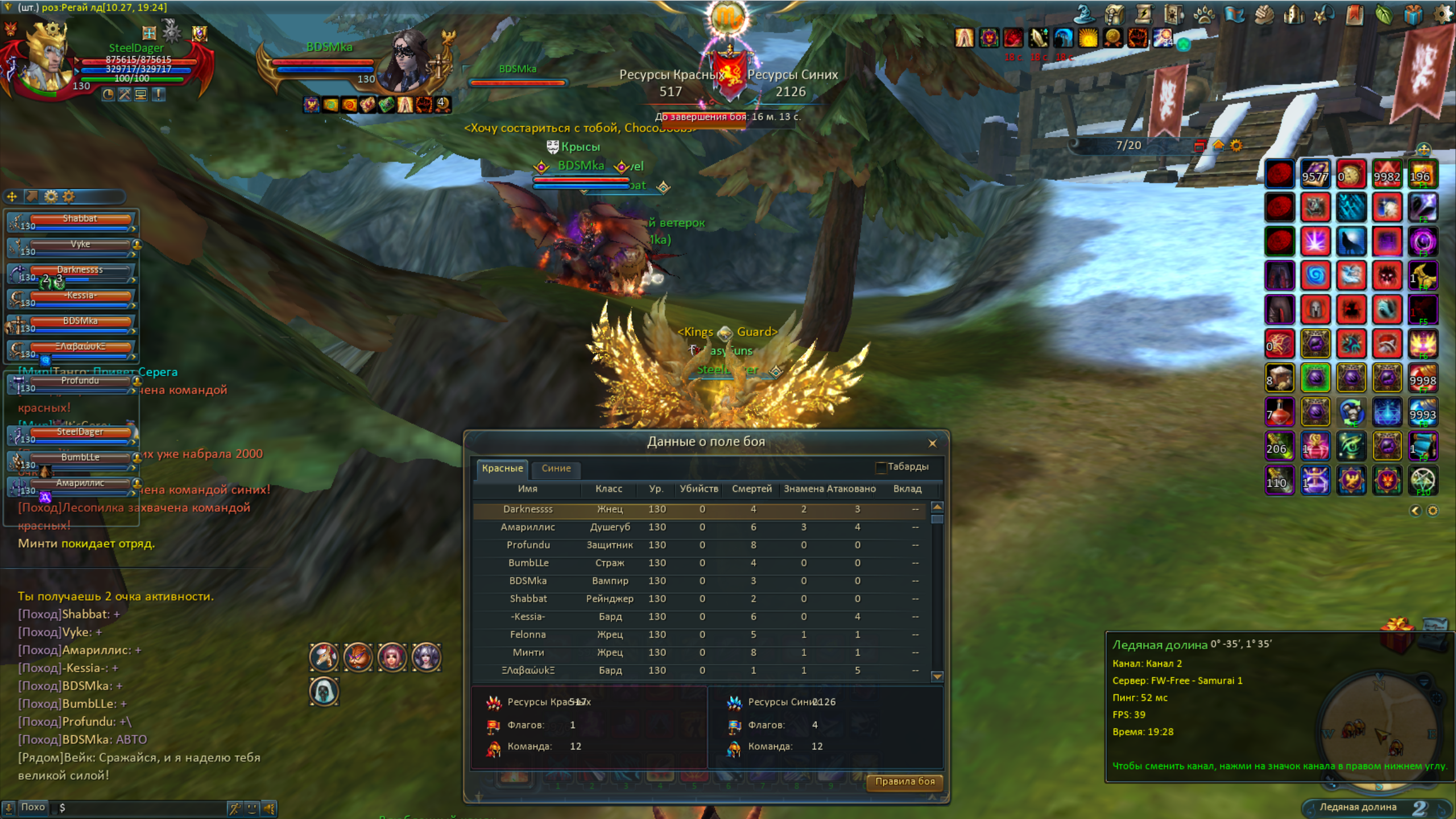Screen dimensions: 1456x819
Task: Toggle the Табарды checkbox
Action: pos(881,468)
